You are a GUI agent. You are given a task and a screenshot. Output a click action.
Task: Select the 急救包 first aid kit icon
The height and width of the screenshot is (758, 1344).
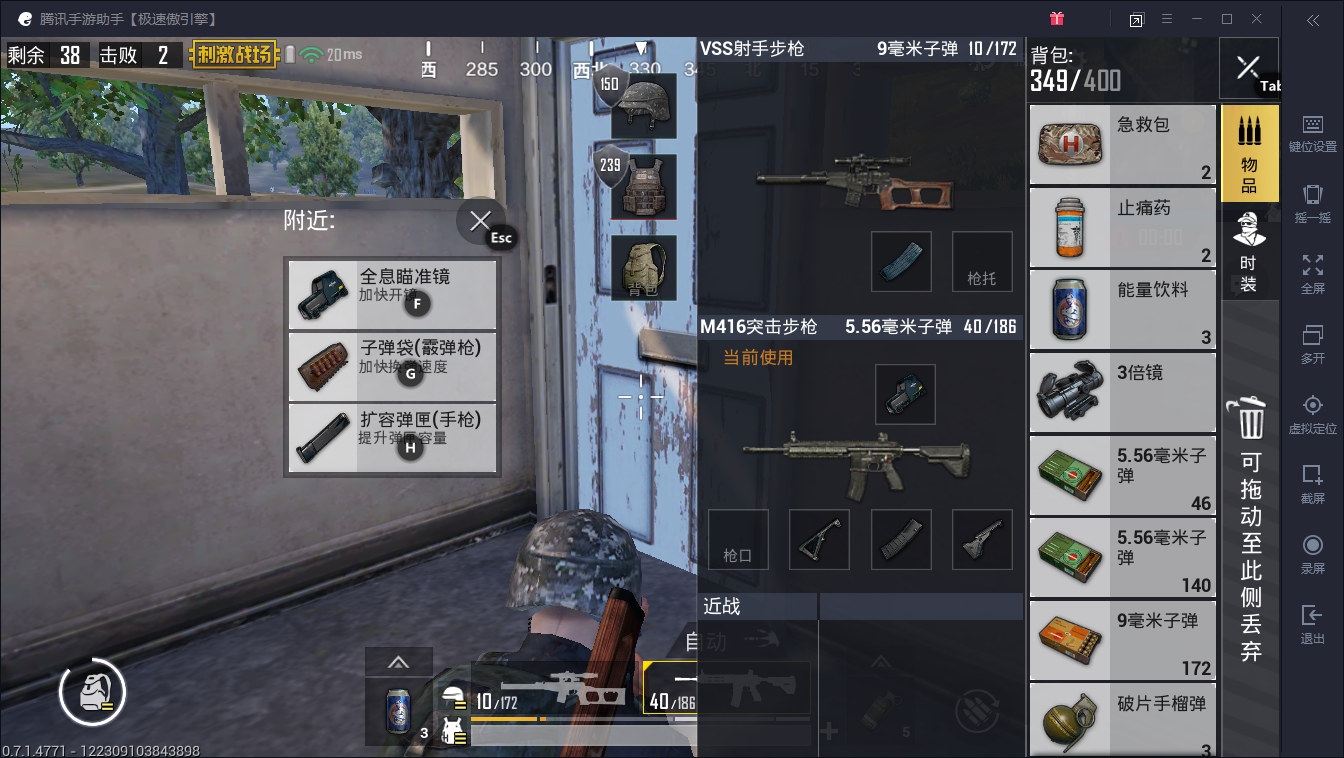(1069, 145)
